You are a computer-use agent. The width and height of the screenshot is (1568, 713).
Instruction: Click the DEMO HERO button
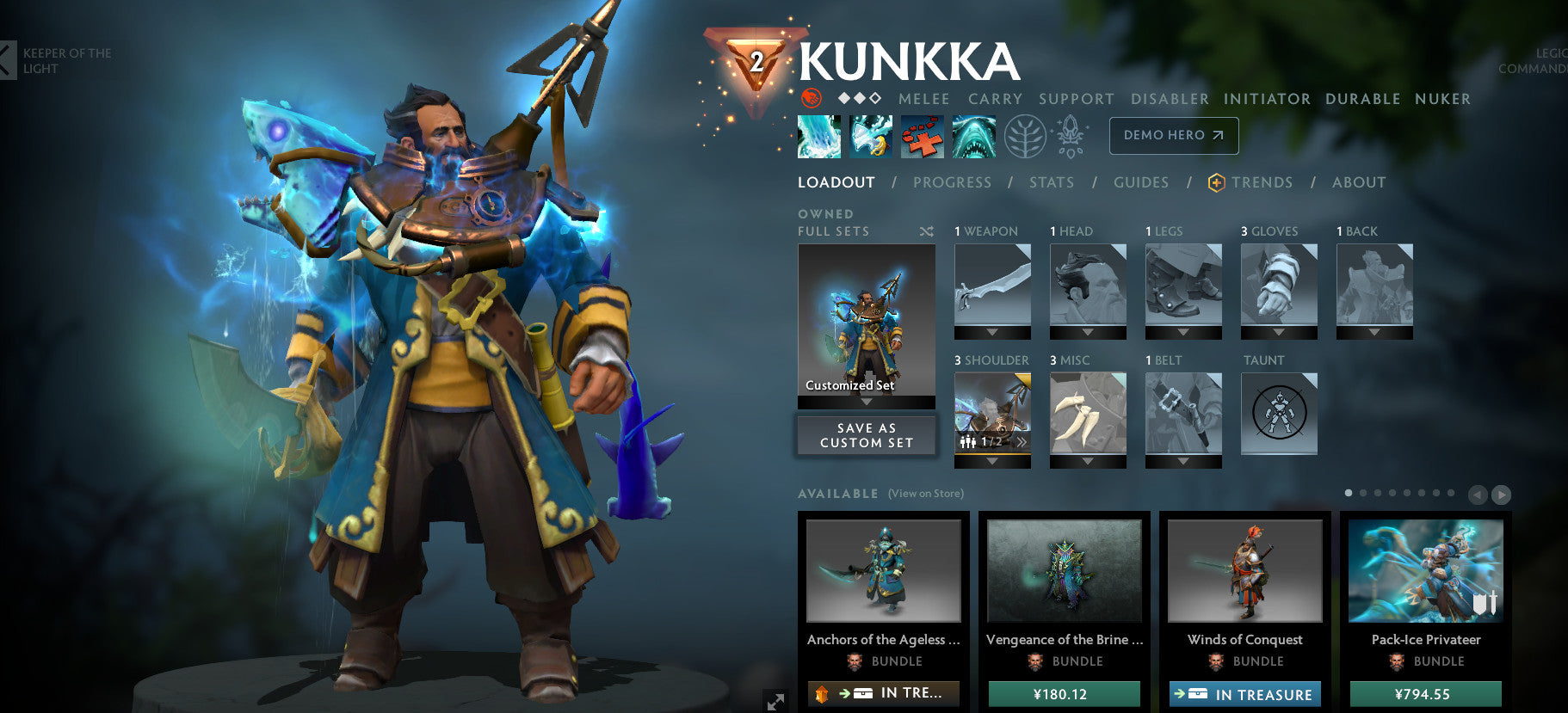(1173, 135)
